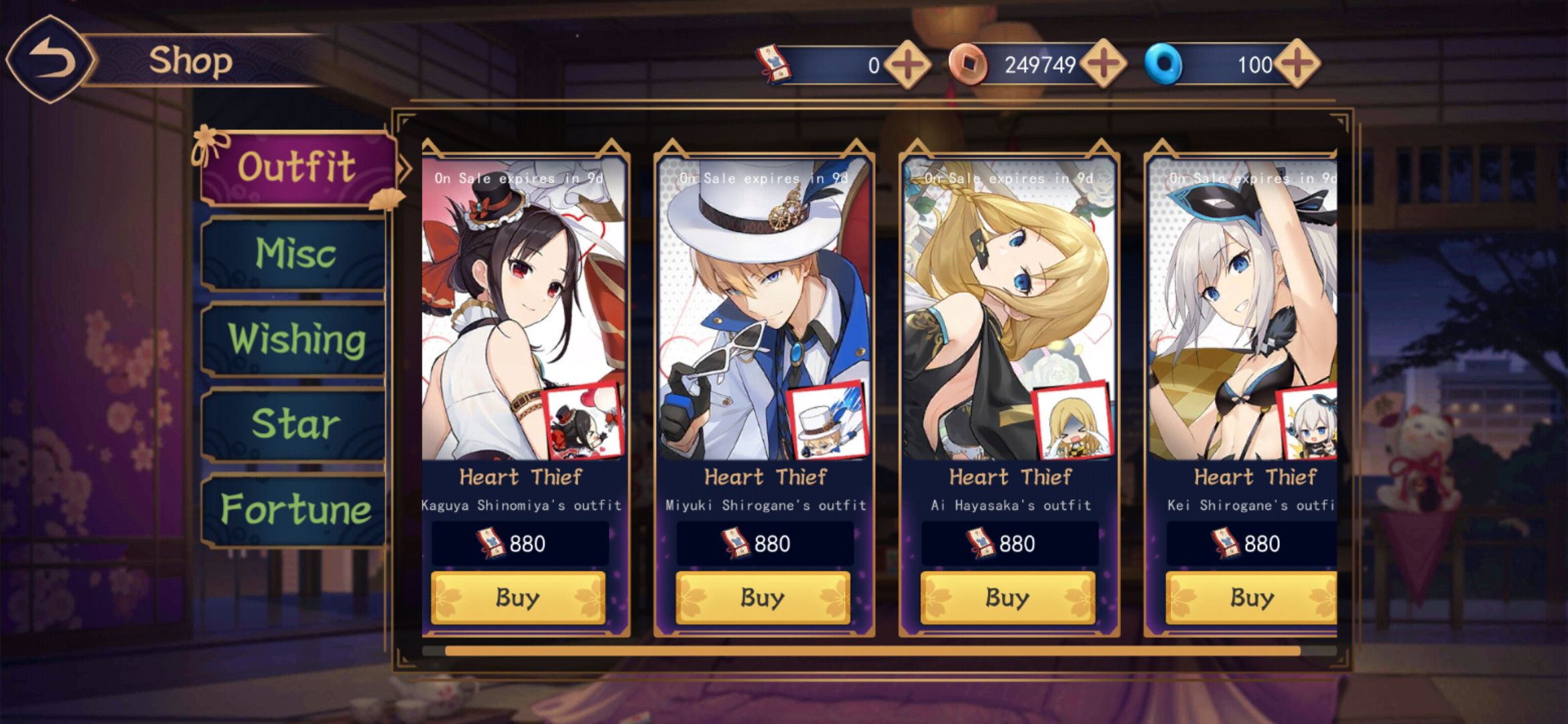The width and height of the screenshot is (1568, 724).
Task: Buy Miyuki Shirogane's Heart Thief outfit
Action: (763, 597)
